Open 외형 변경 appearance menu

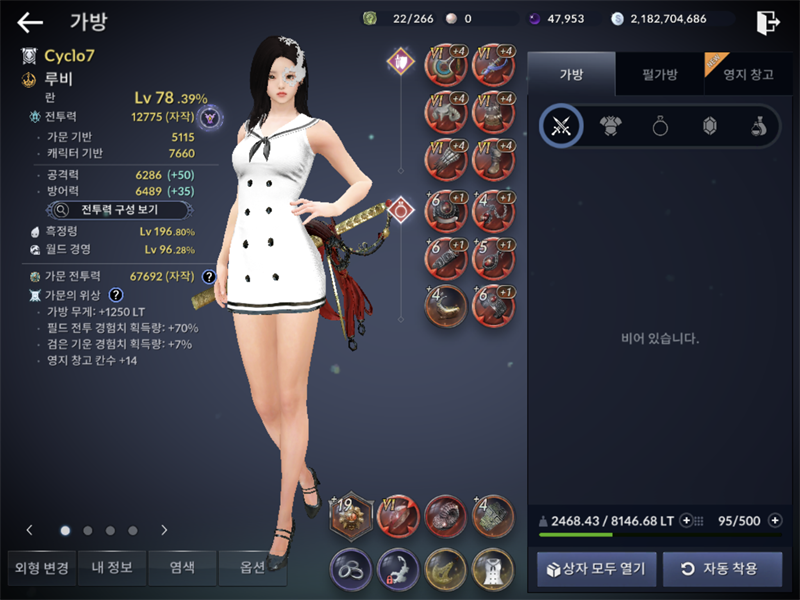41,568
